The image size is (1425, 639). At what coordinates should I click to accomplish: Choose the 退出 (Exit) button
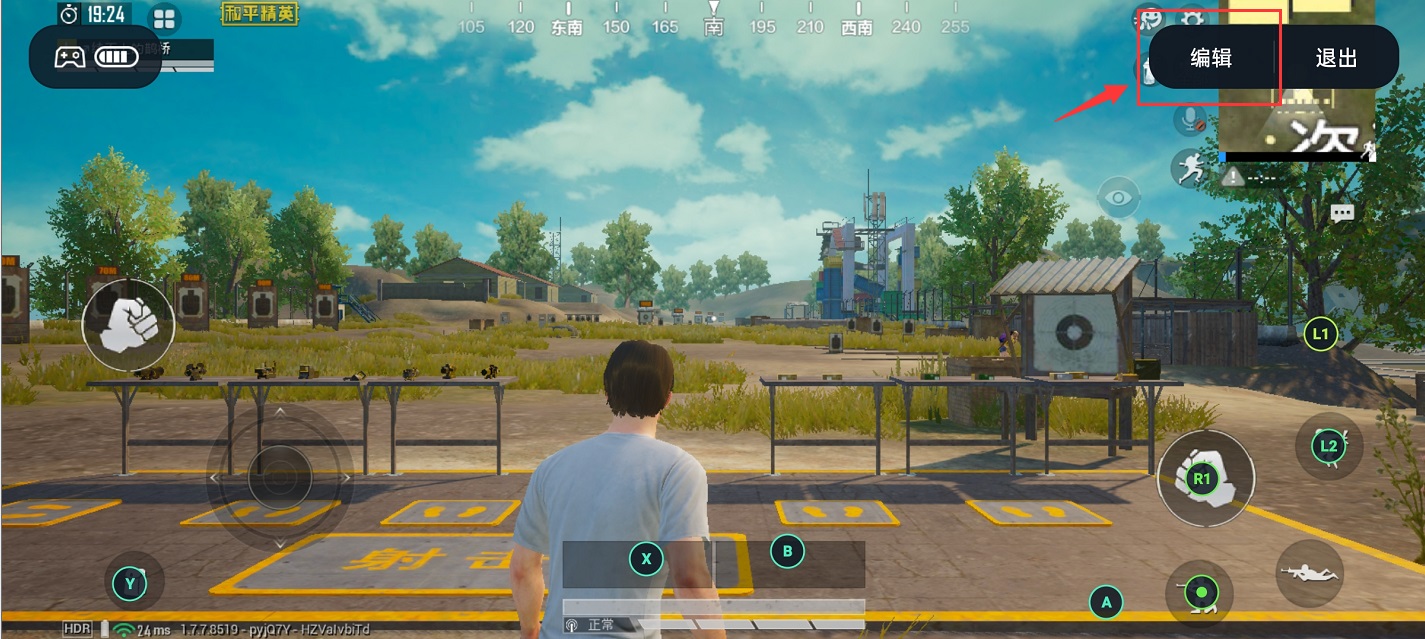(x=1335, y=58)
